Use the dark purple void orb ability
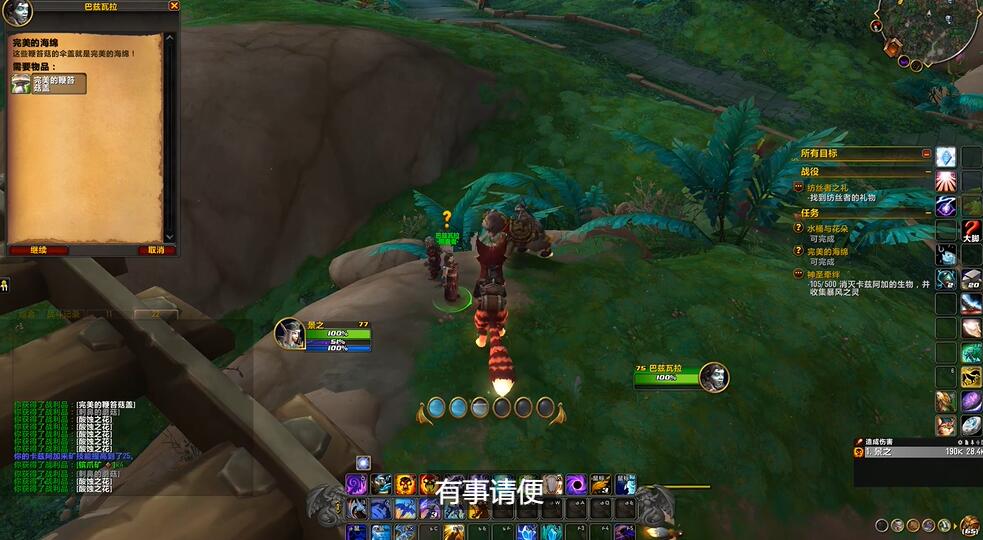983x540 pixels. point(576,485)
